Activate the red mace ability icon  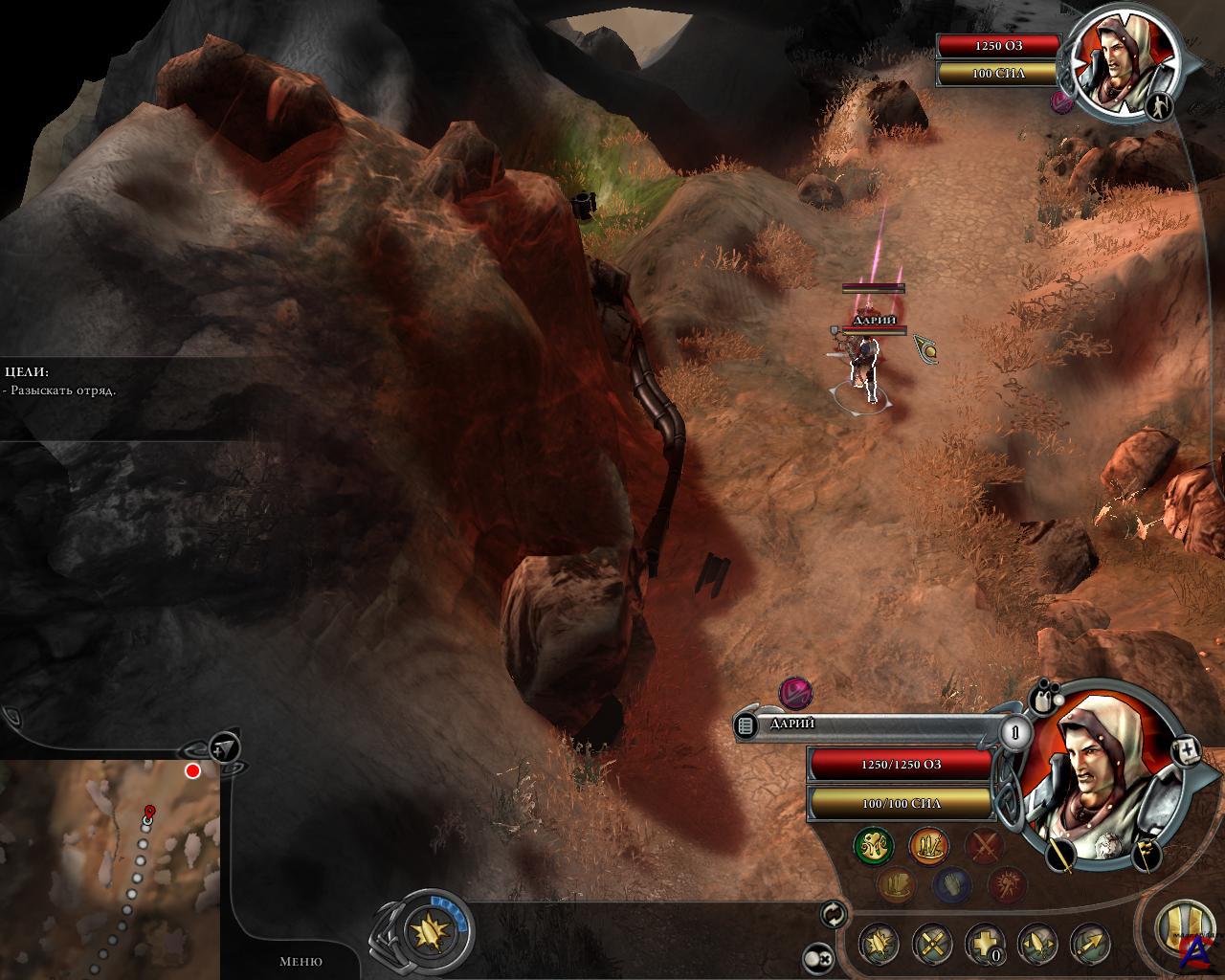(1006, 885)
